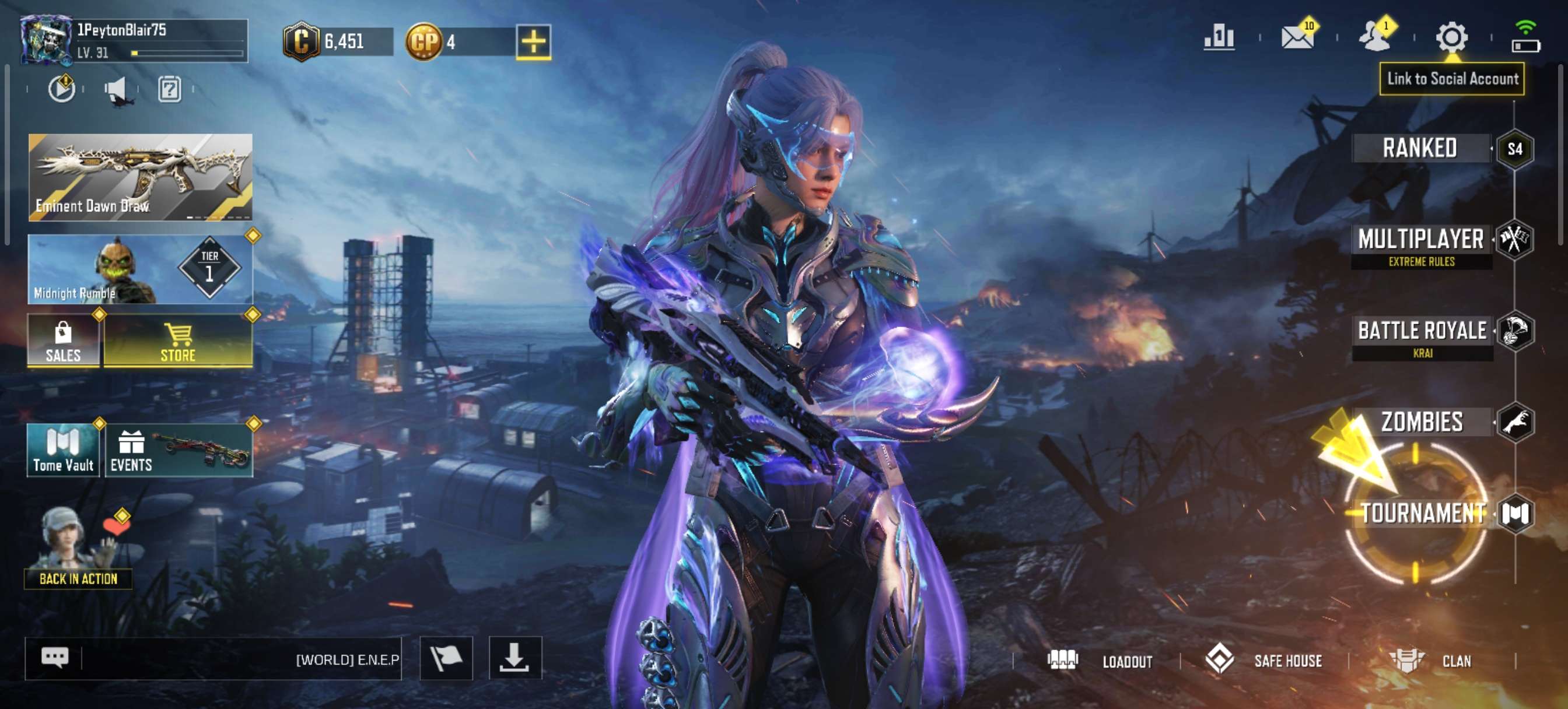The image size is (1568, 709).
Task: Open the friends list icon
Action: click(1374, 38)
